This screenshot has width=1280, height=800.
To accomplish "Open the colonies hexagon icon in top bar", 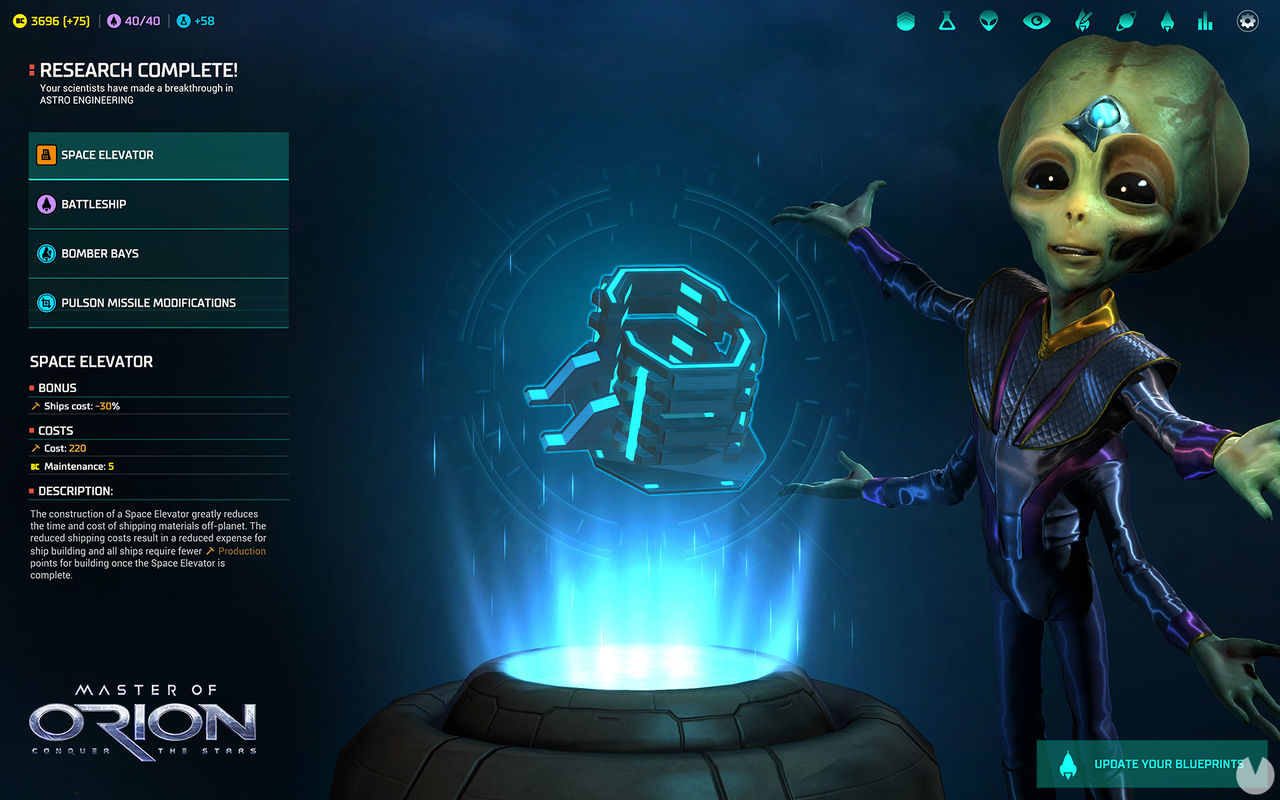I will tap(906, 20).
